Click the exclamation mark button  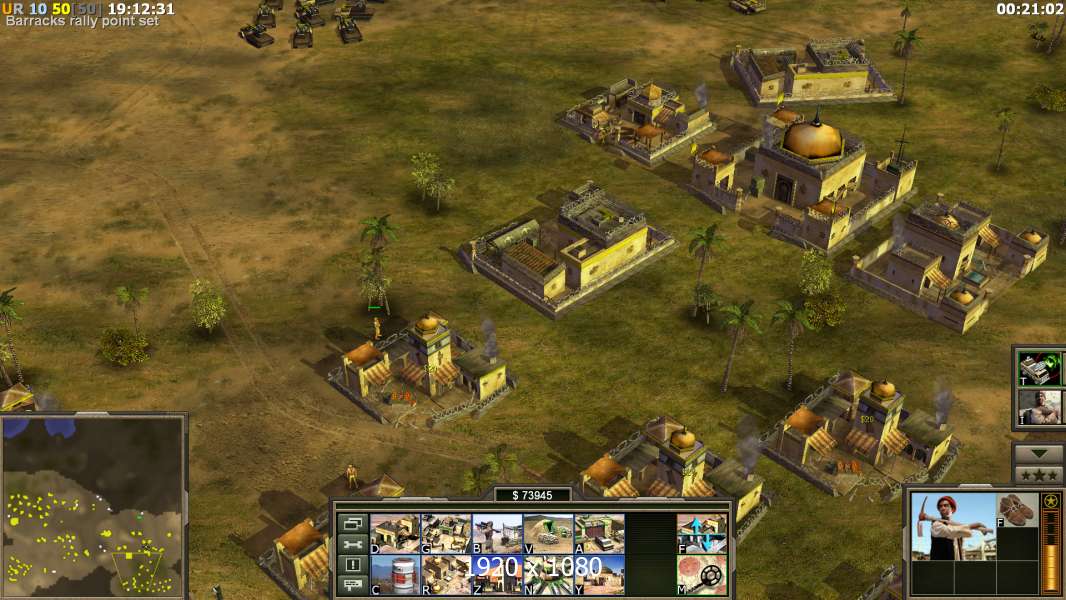352,565
